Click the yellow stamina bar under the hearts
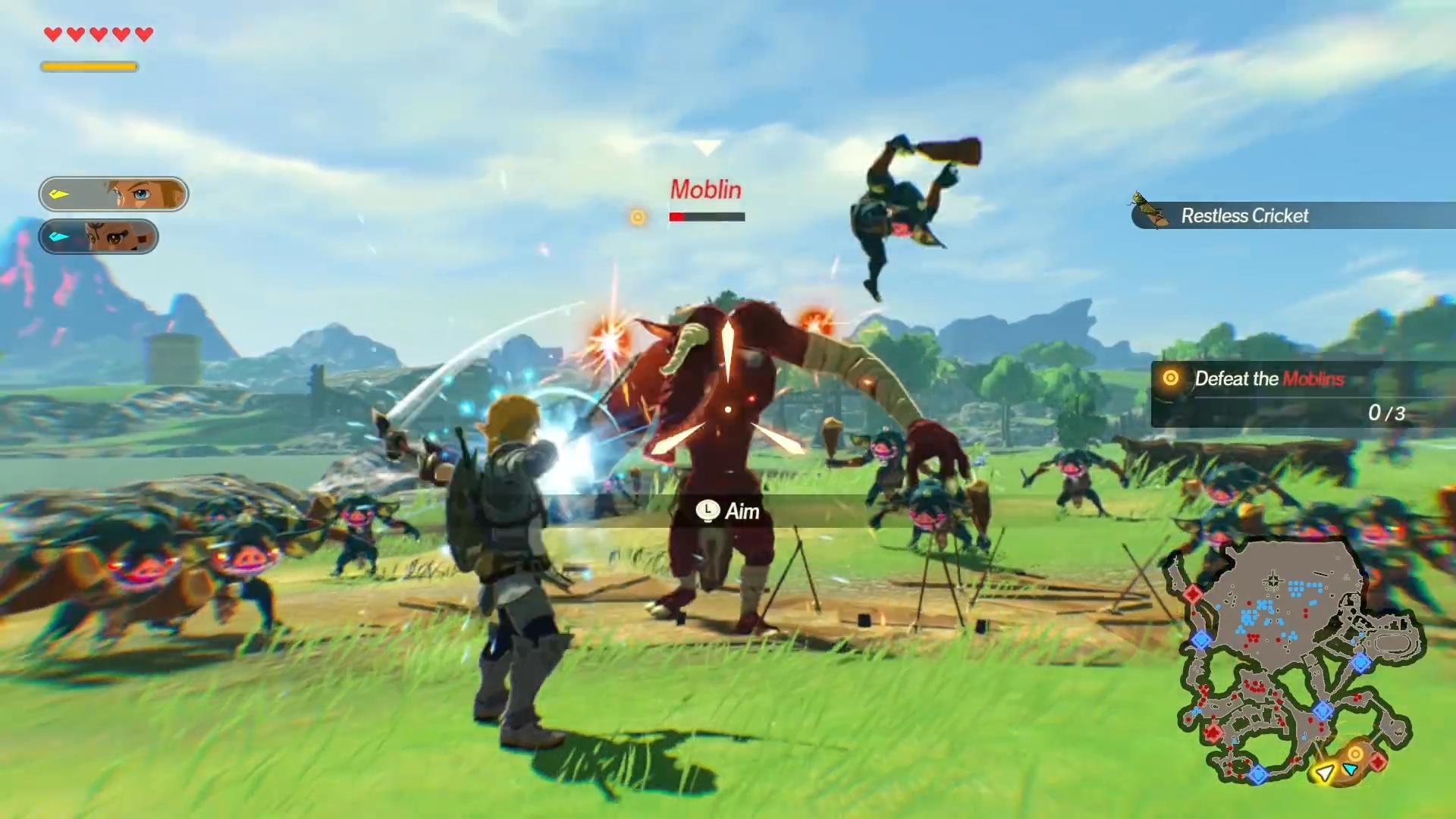The image size is (1456, 819). [x=89, y=67]
